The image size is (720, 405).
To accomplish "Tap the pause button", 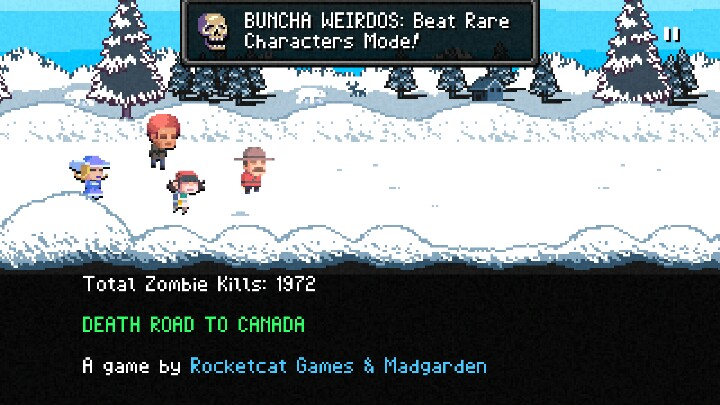I will (x=672, y=34).
